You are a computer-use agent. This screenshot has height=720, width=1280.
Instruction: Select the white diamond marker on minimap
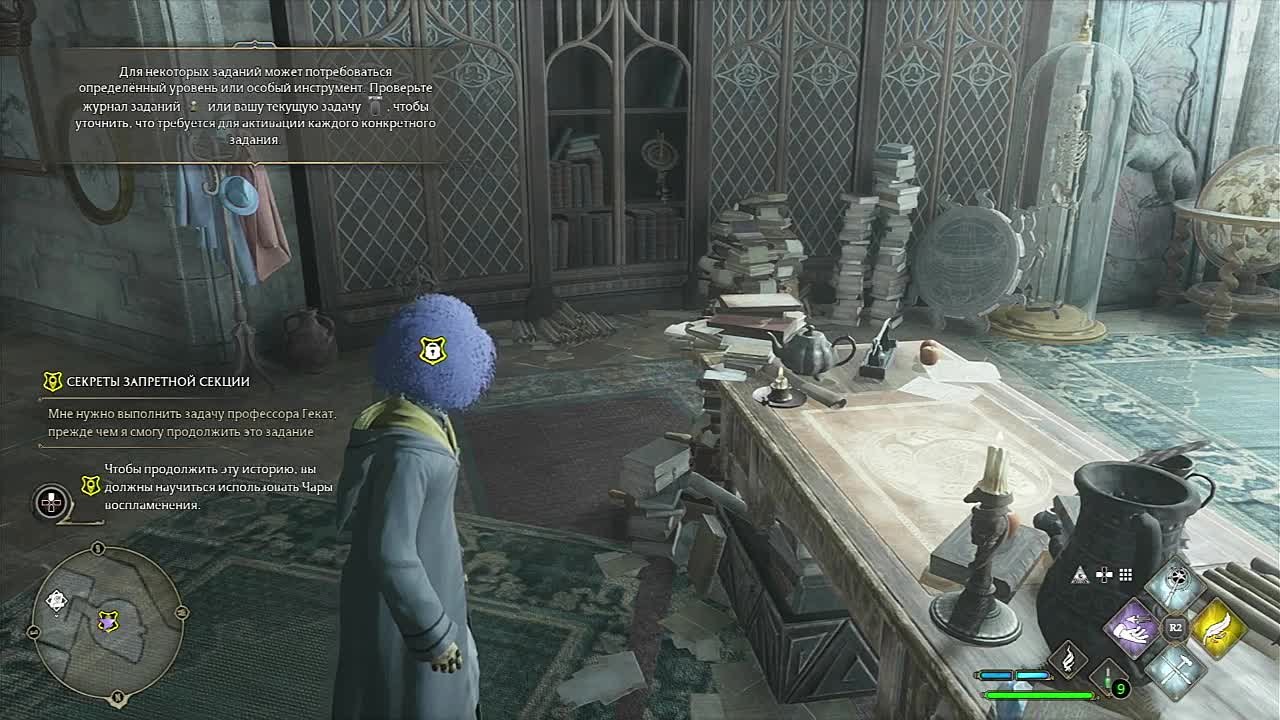(x=58, y=602)
